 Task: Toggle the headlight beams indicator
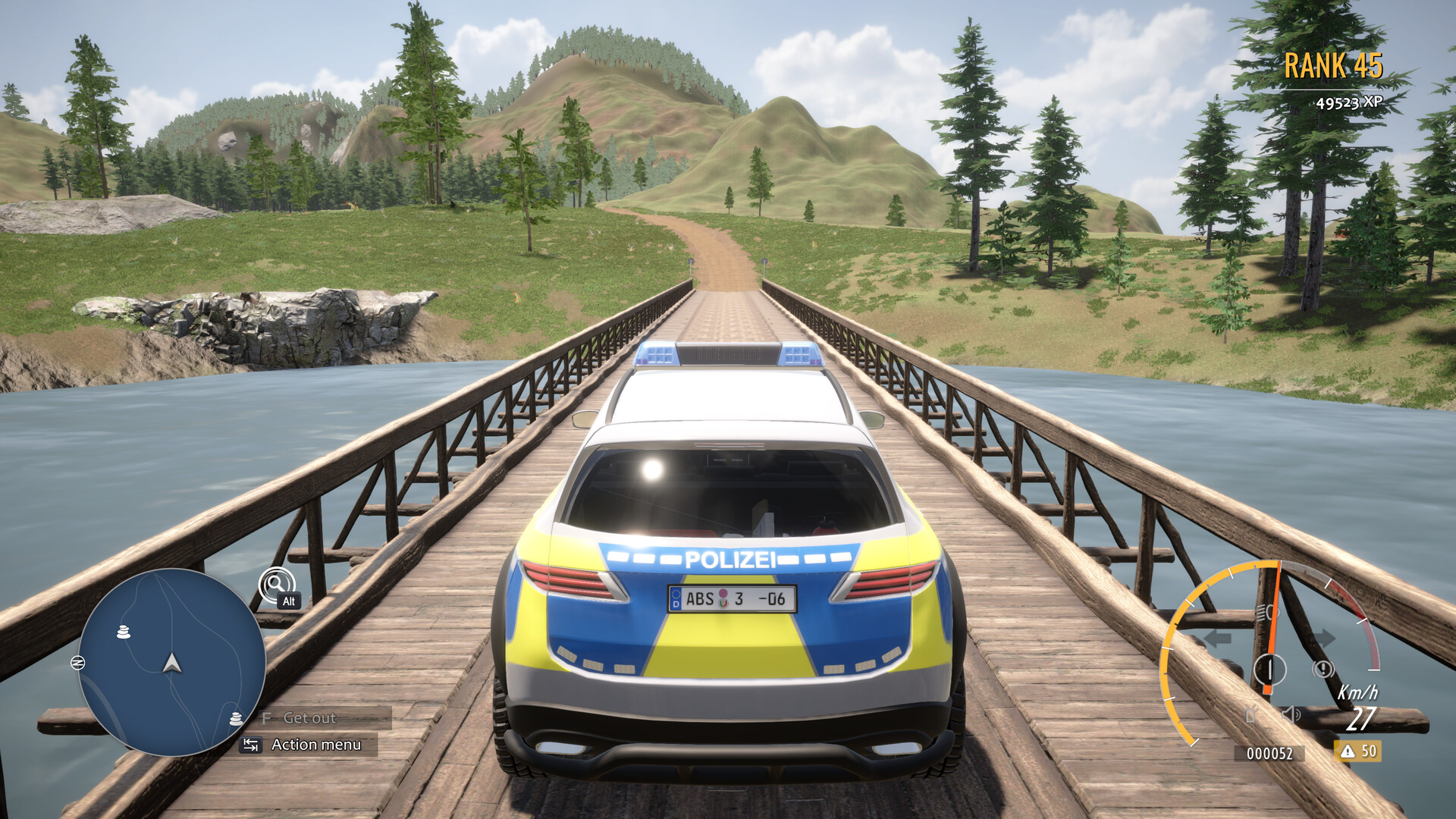(1268, 611)
